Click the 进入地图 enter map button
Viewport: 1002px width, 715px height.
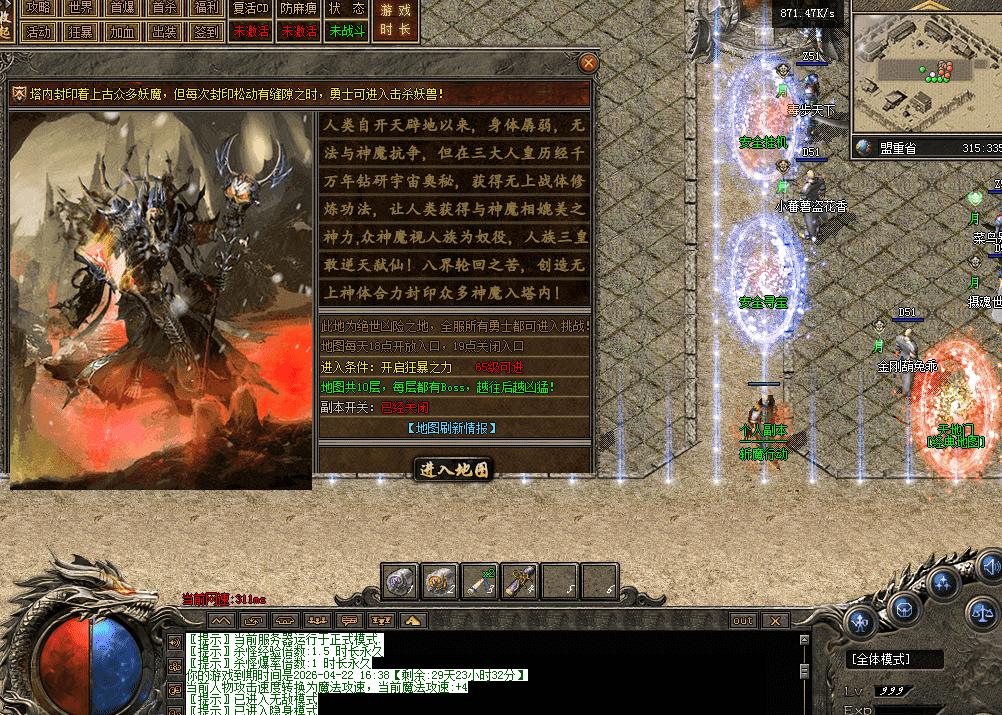454,469
